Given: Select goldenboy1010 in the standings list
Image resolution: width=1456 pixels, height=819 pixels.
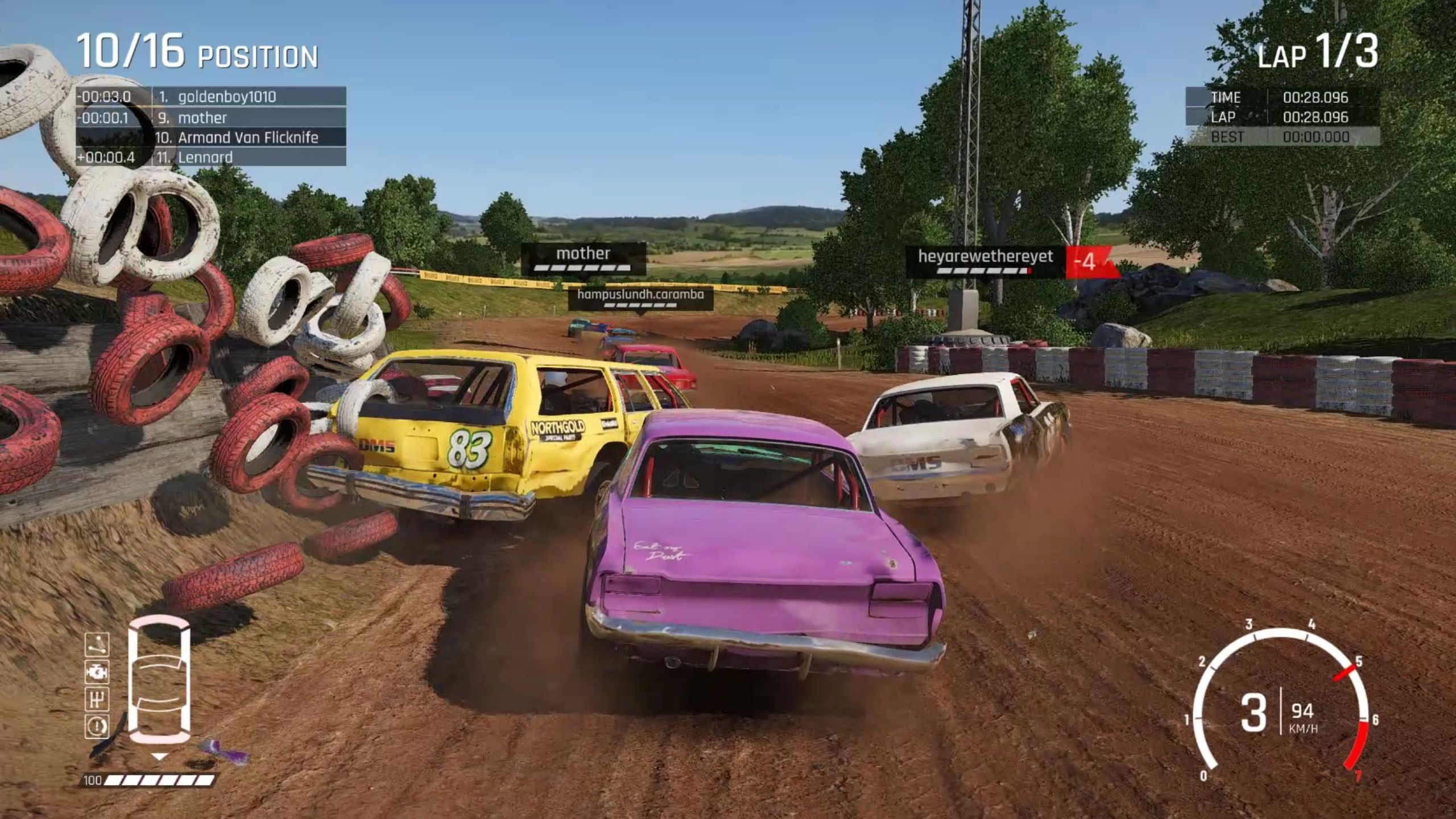Looking at the screenshot, I should click(226, 97).
